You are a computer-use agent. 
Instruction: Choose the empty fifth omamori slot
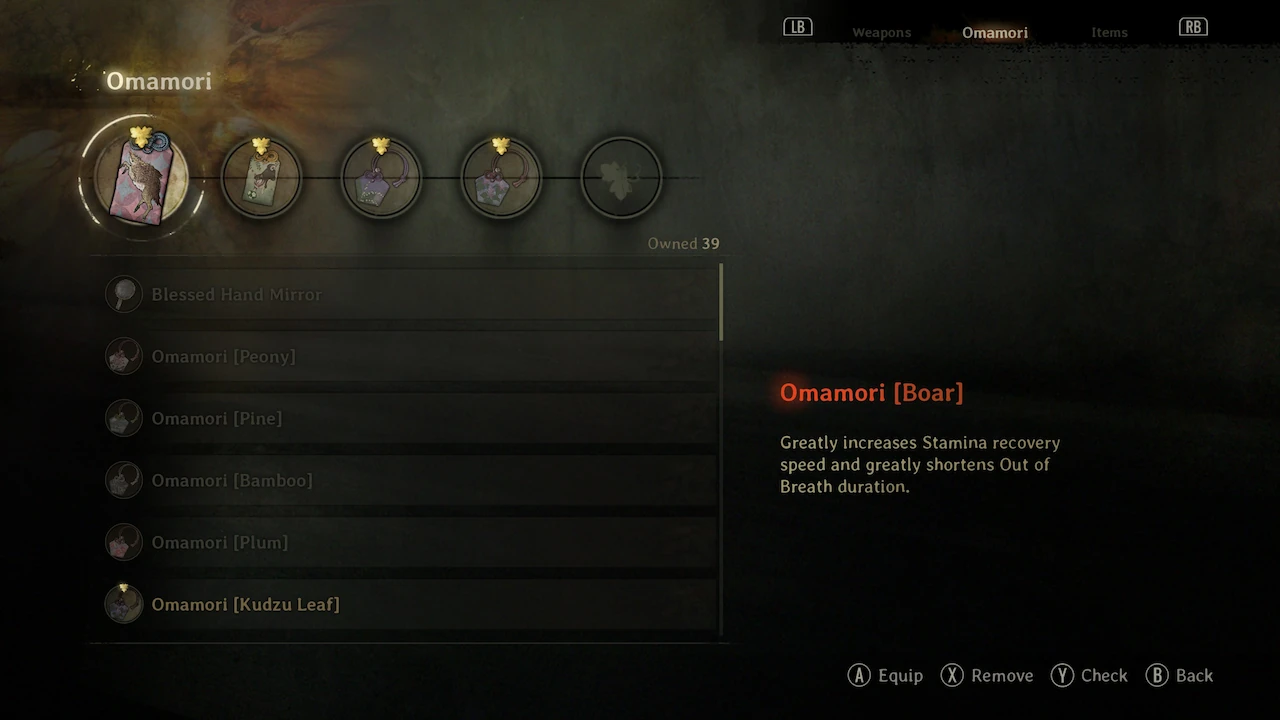point(621,178)
